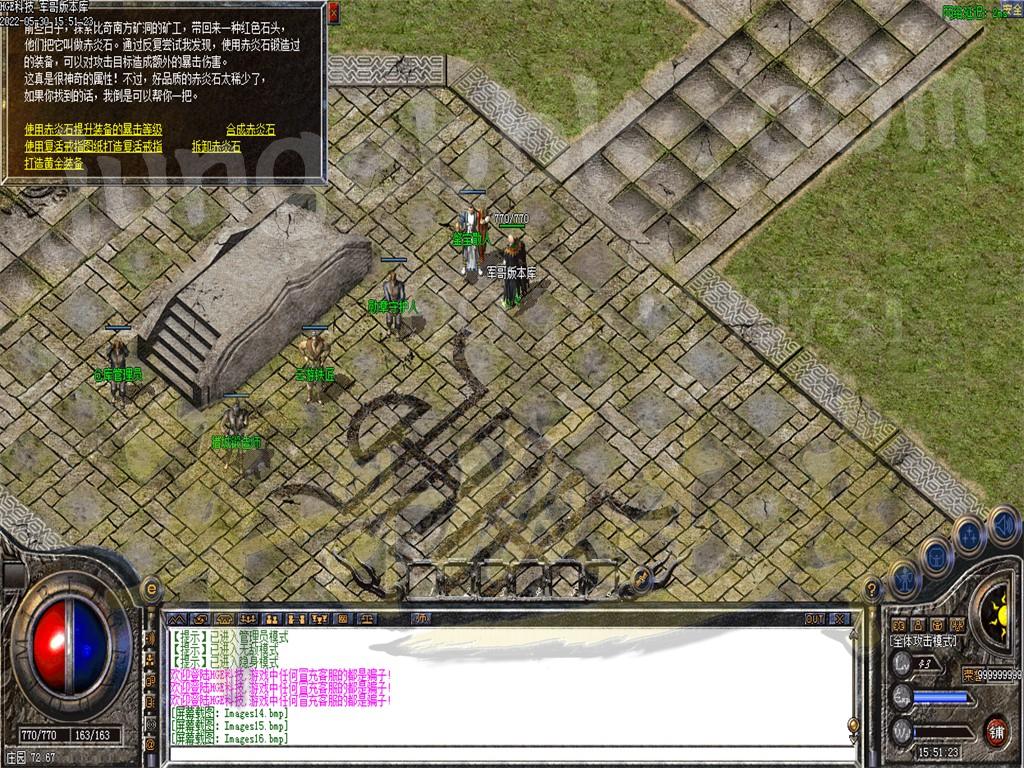Click the chat scrollbar gold knob

coord(853,723)
